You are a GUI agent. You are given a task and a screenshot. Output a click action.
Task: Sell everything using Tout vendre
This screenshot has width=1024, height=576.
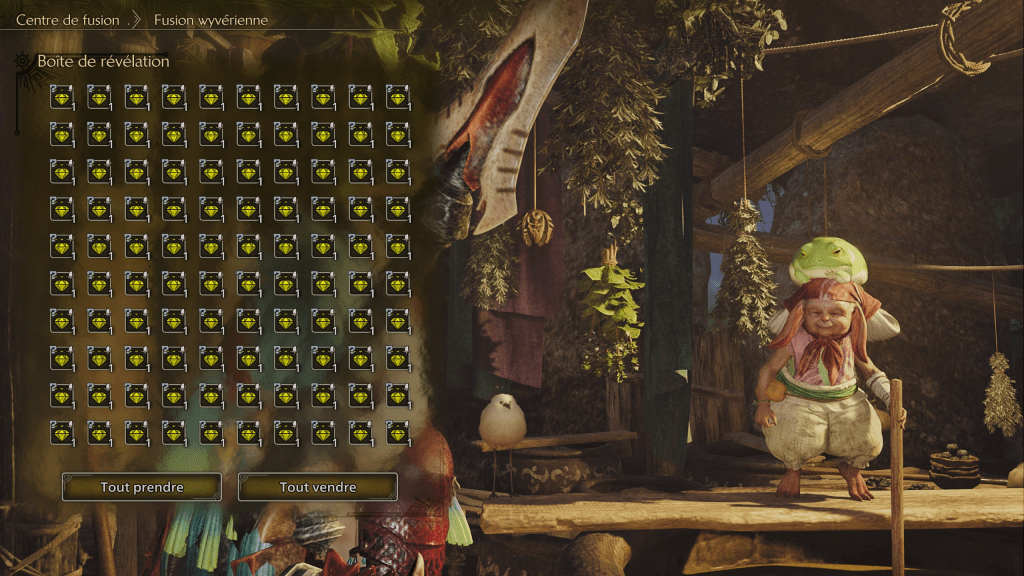pyautogui.click(x=318, y=487)
